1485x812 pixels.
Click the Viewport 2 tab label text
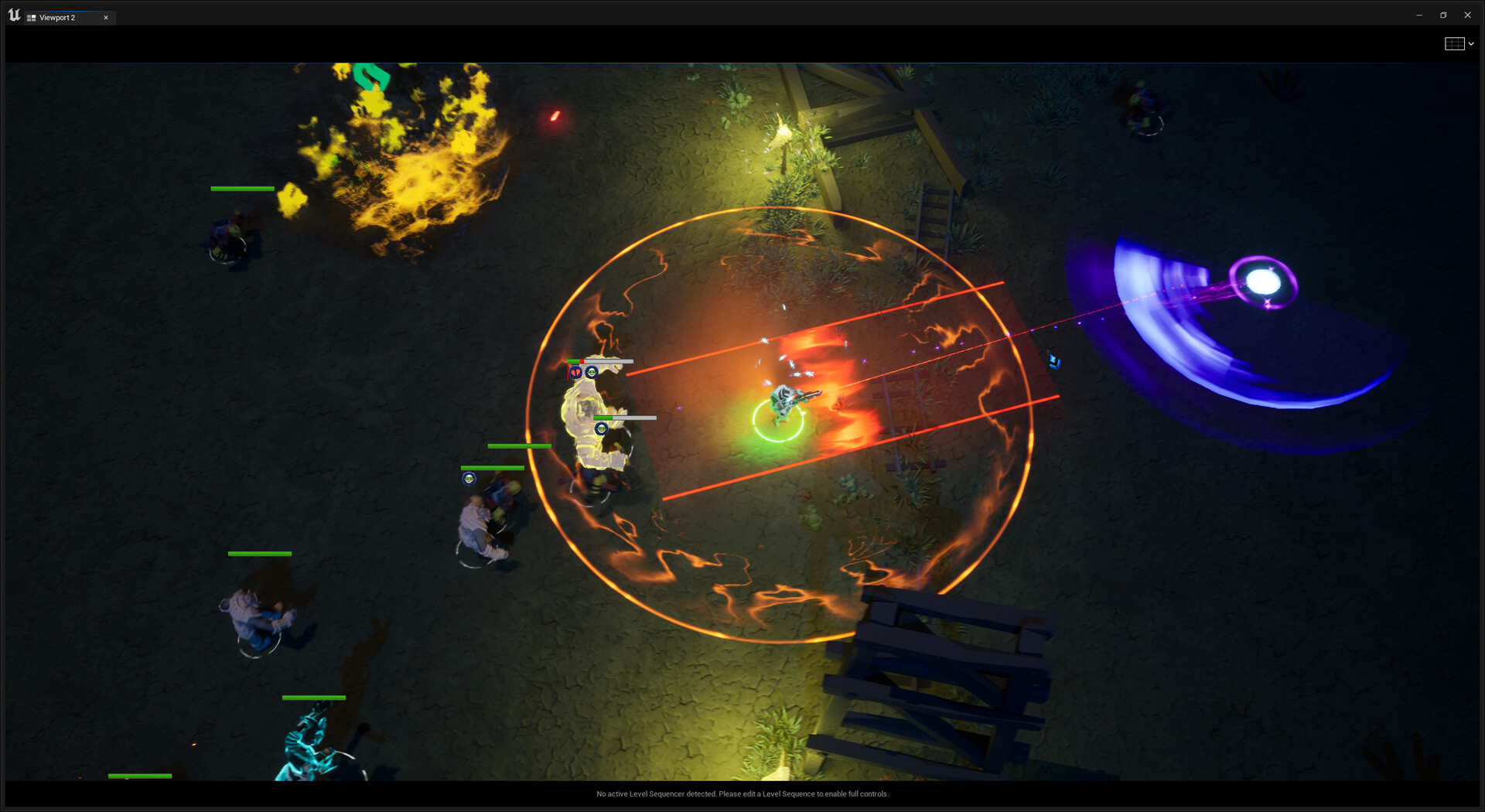[58, 17]
